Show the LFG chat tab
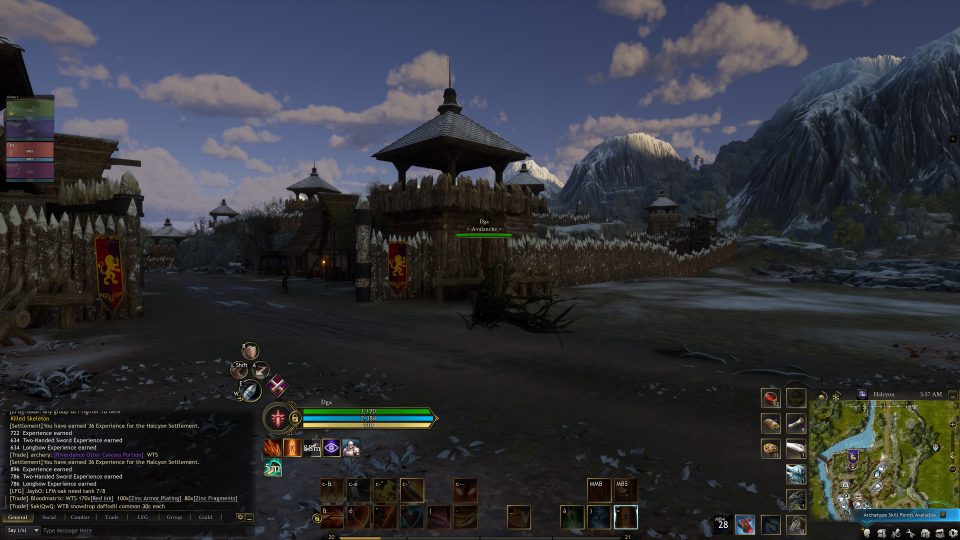This screenshot has width=960, height=540. pyautogui.click(x=142, y=517)
